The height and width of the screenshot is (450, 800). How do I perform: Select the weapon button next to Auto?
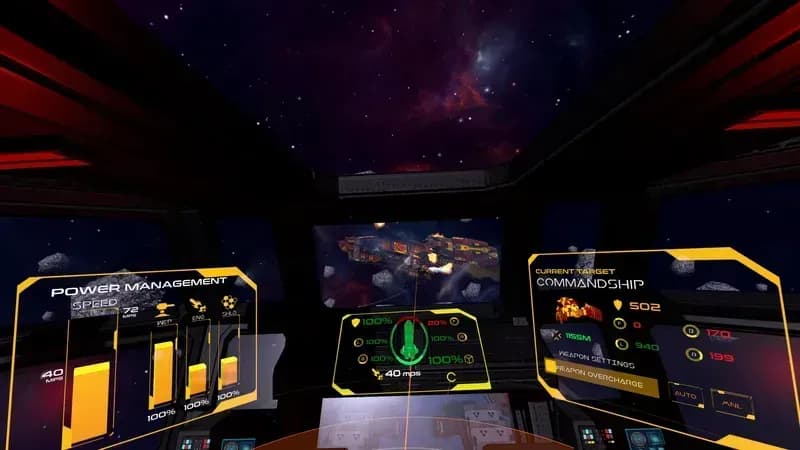tap(731, 400)
